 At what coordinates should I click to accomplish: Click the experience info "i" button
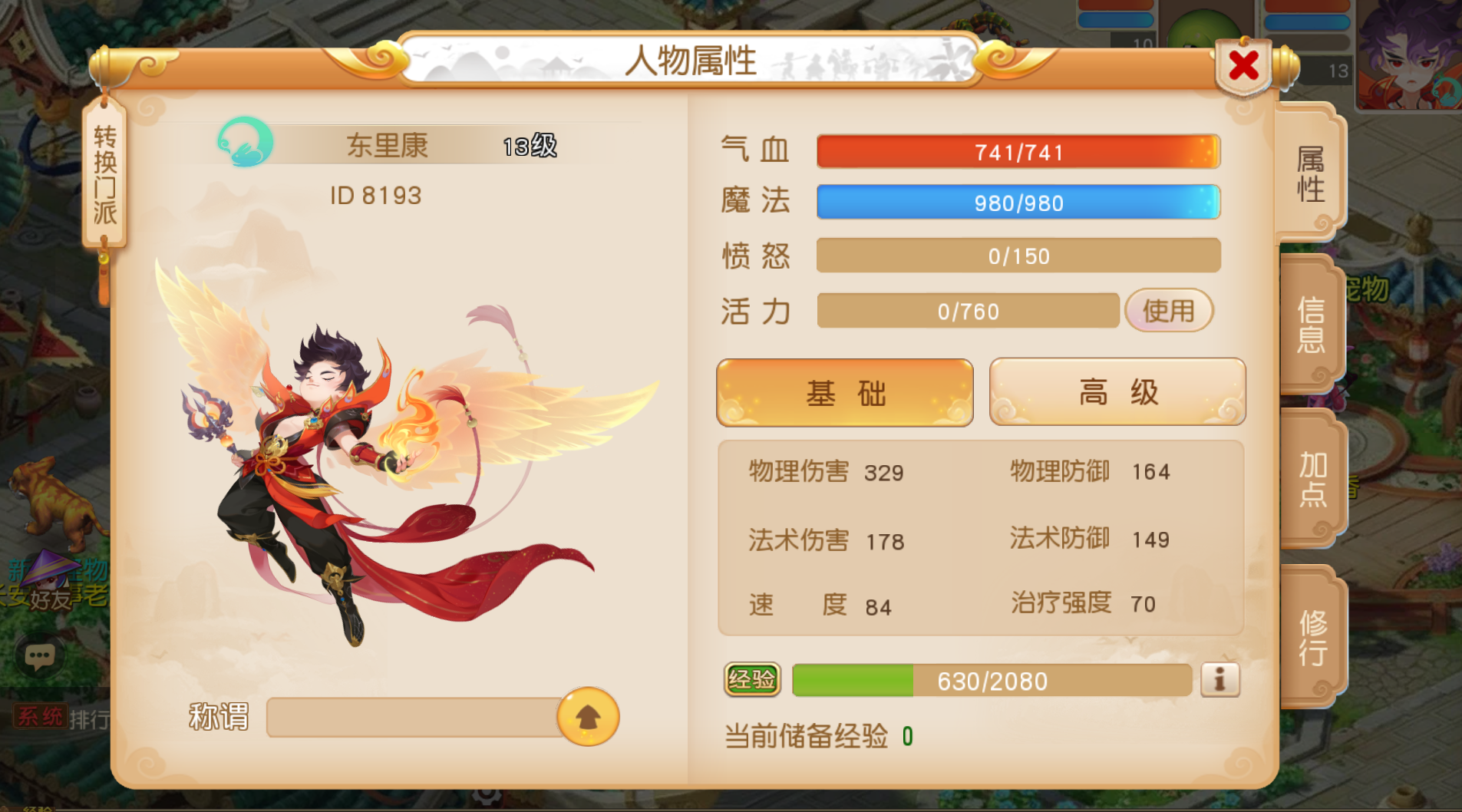(x=1222, y=678)
